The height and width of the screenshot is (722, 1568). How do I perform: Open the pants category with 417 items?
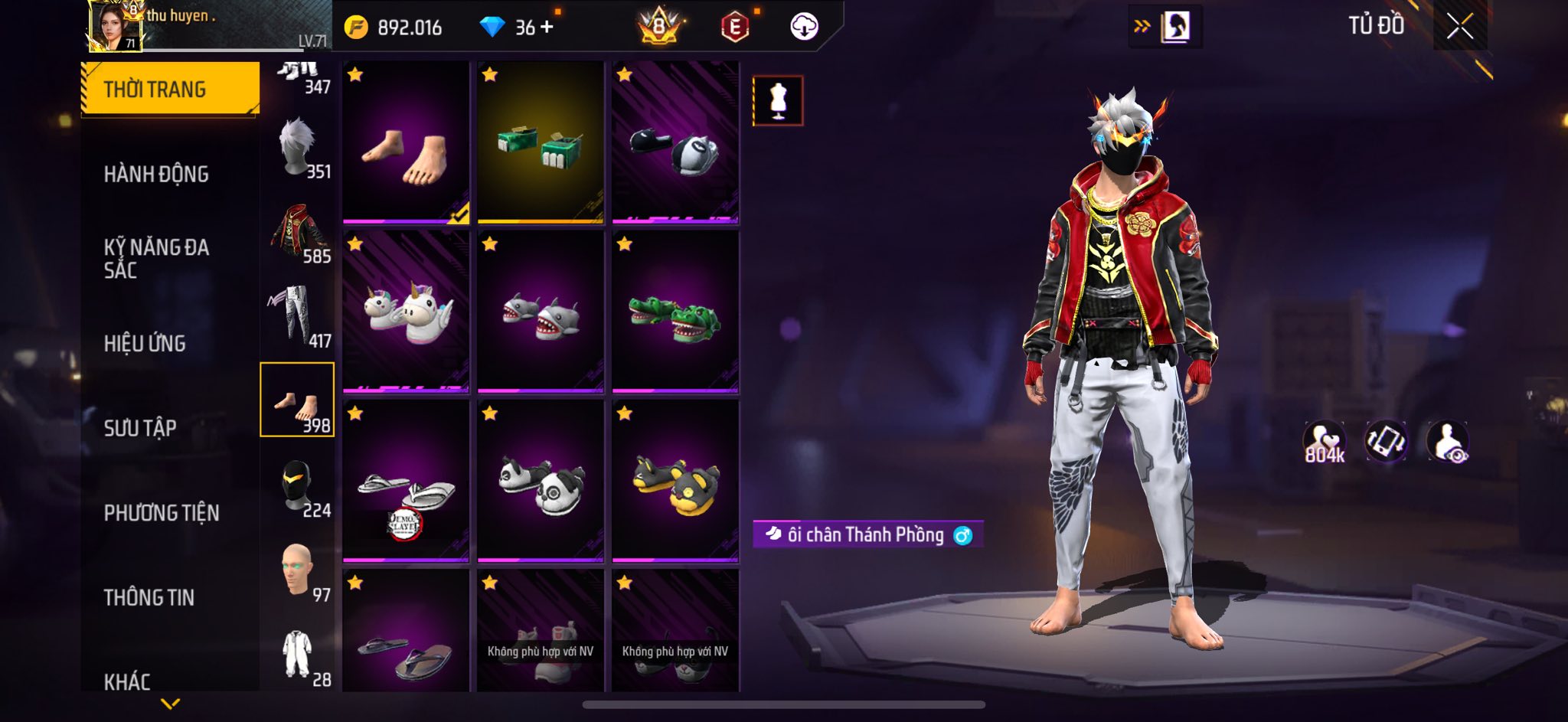pyautogui.click(x=298, y=316)
